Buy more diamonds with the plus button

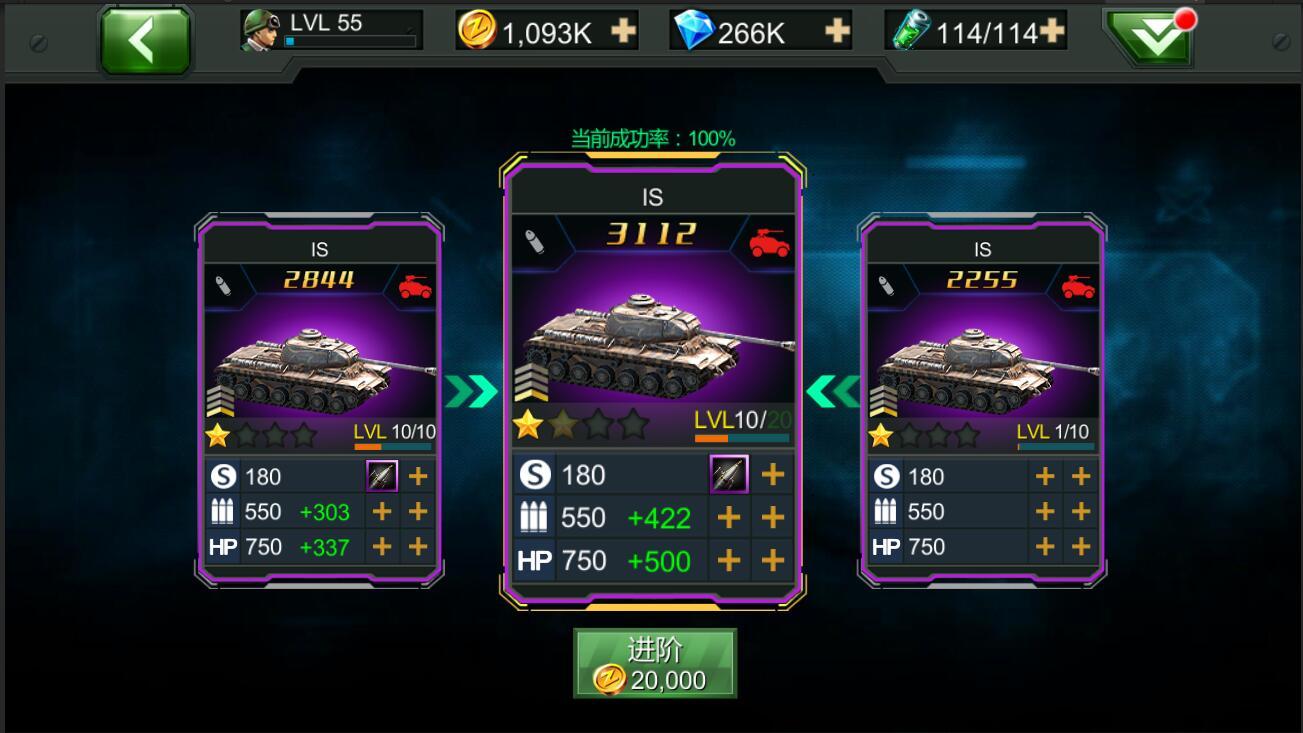pyautogui.click(x=837, y=32)
